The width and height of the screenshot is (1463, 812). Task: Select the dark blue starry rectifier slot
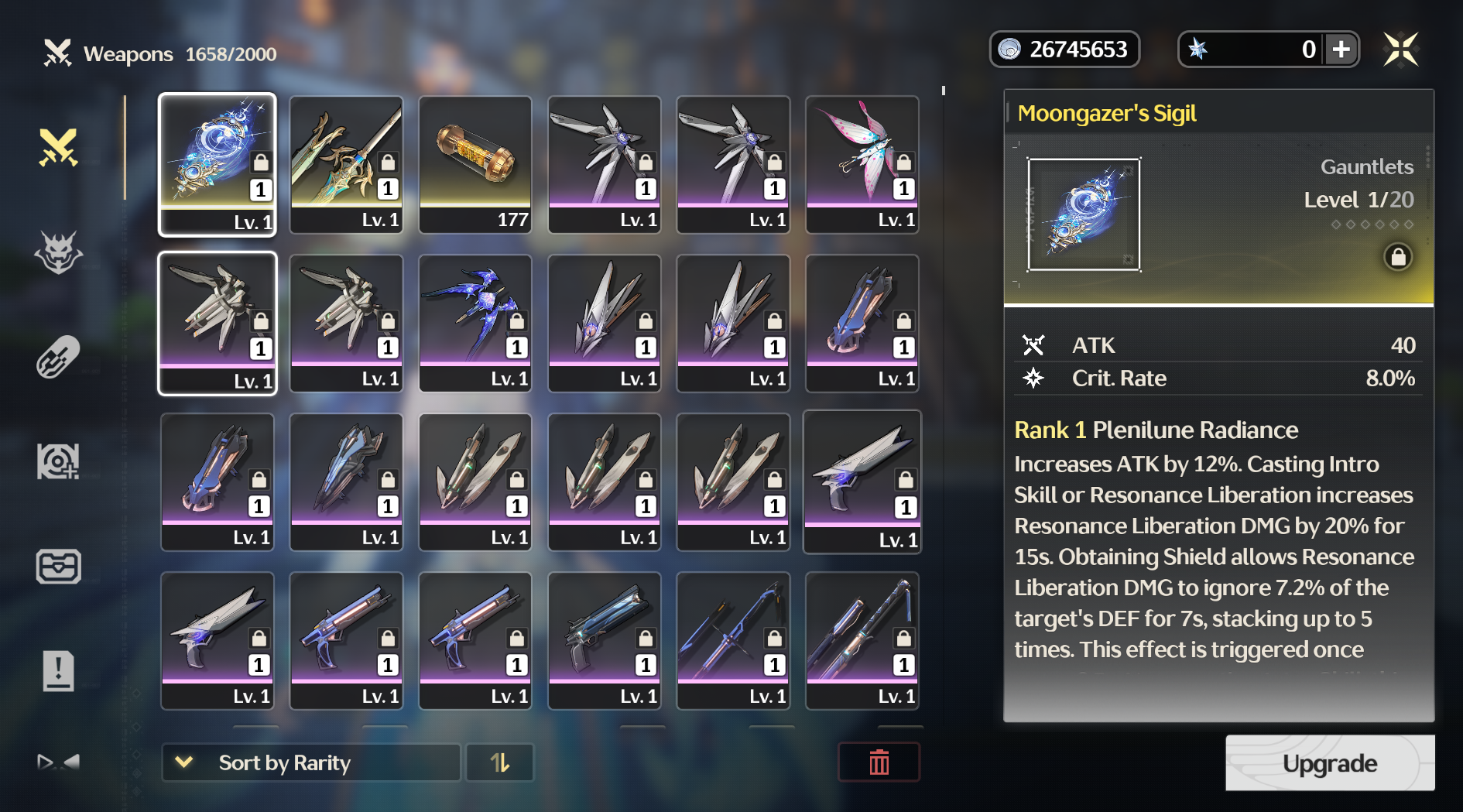pyautogui.click(x=475, y=323)
